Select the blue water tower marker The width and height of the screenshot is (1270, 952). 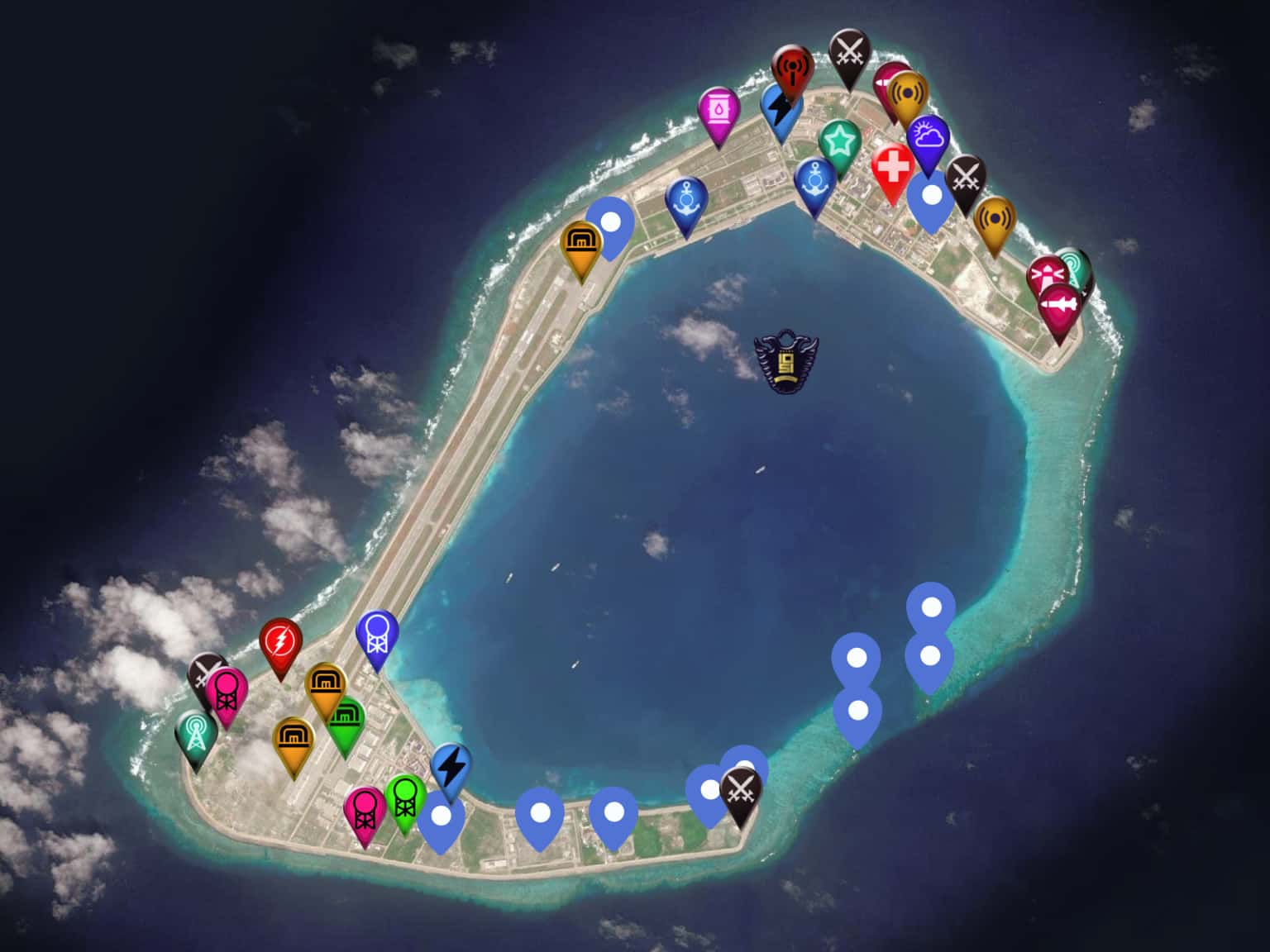click(377, 634)
